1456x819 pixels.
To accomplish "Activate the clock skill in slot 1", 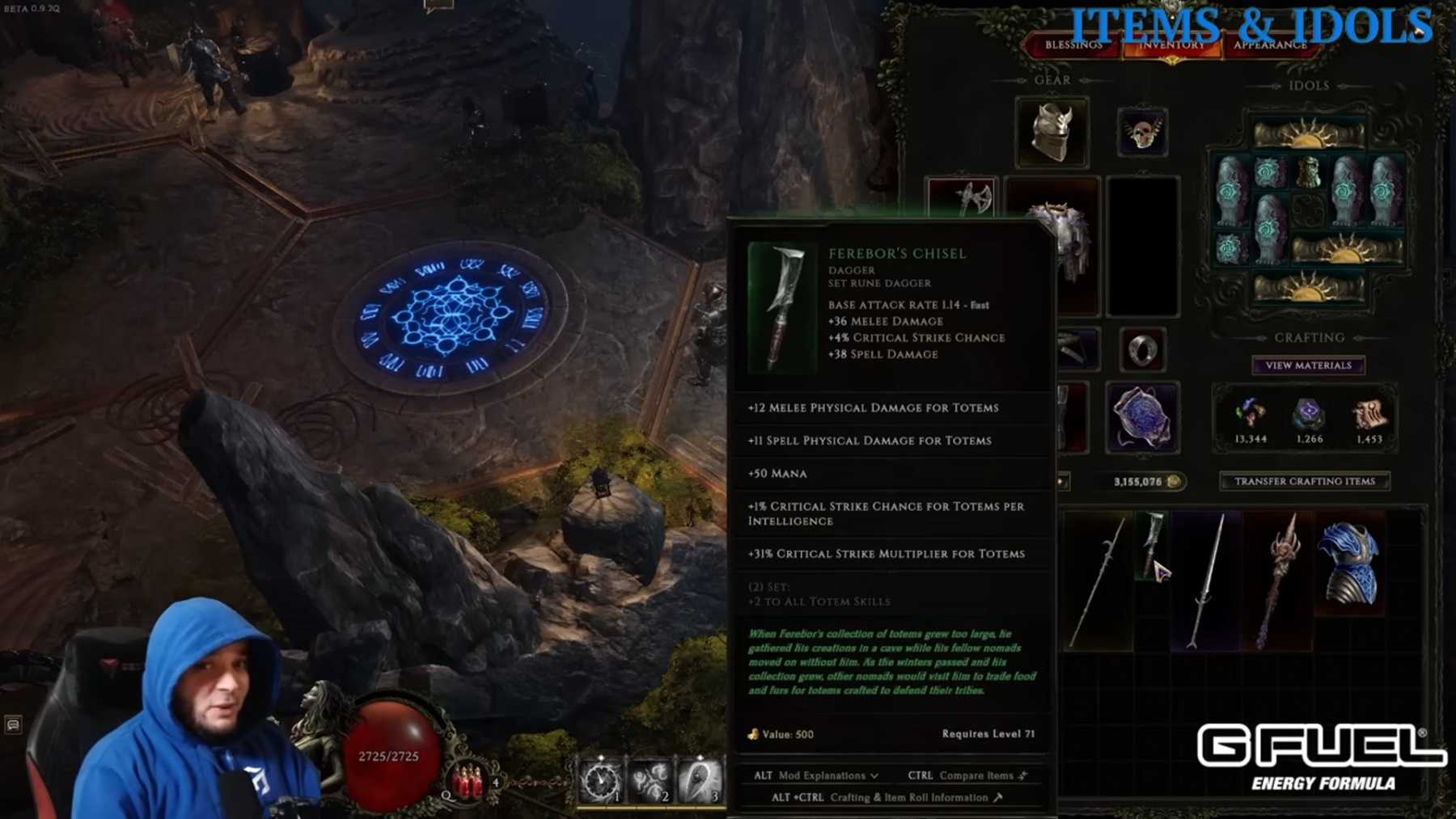I will tap(600, 780).
